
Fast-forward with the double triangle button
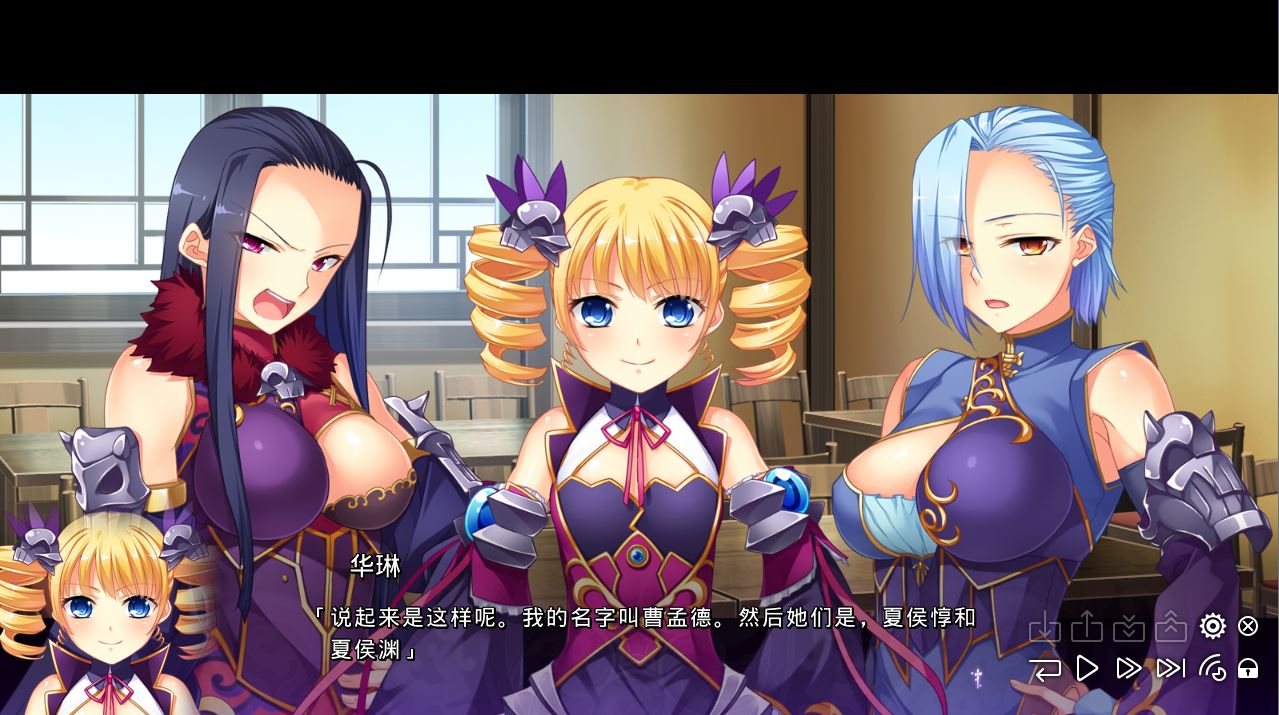click(x=1129, y=668)
